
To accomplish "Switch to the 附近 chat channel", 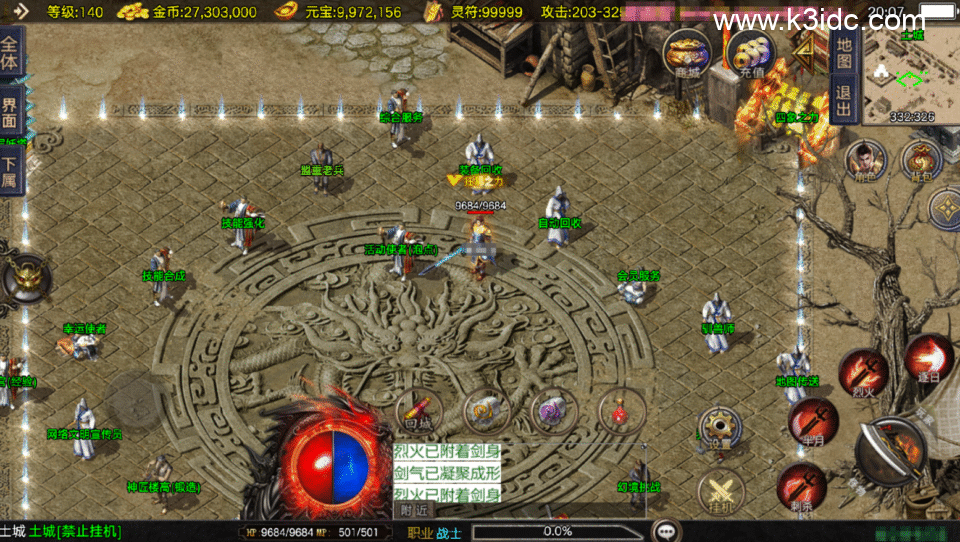I will tap(414, 510).
